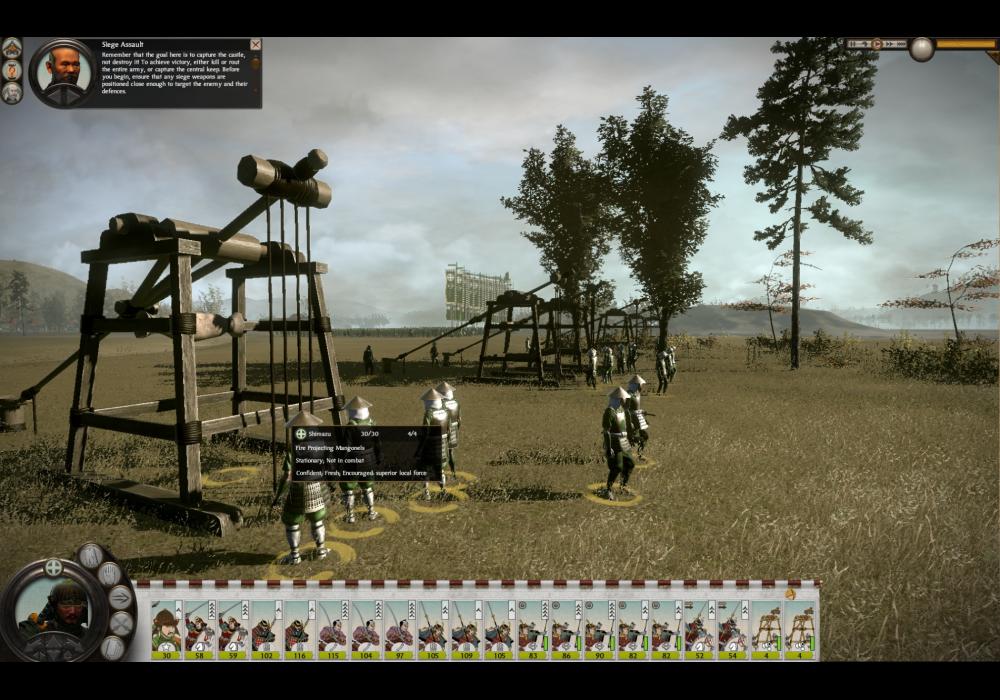Click the advisor portrait in the advice panel
This screenshot has width=1000, height=700.
click(63, 72)
